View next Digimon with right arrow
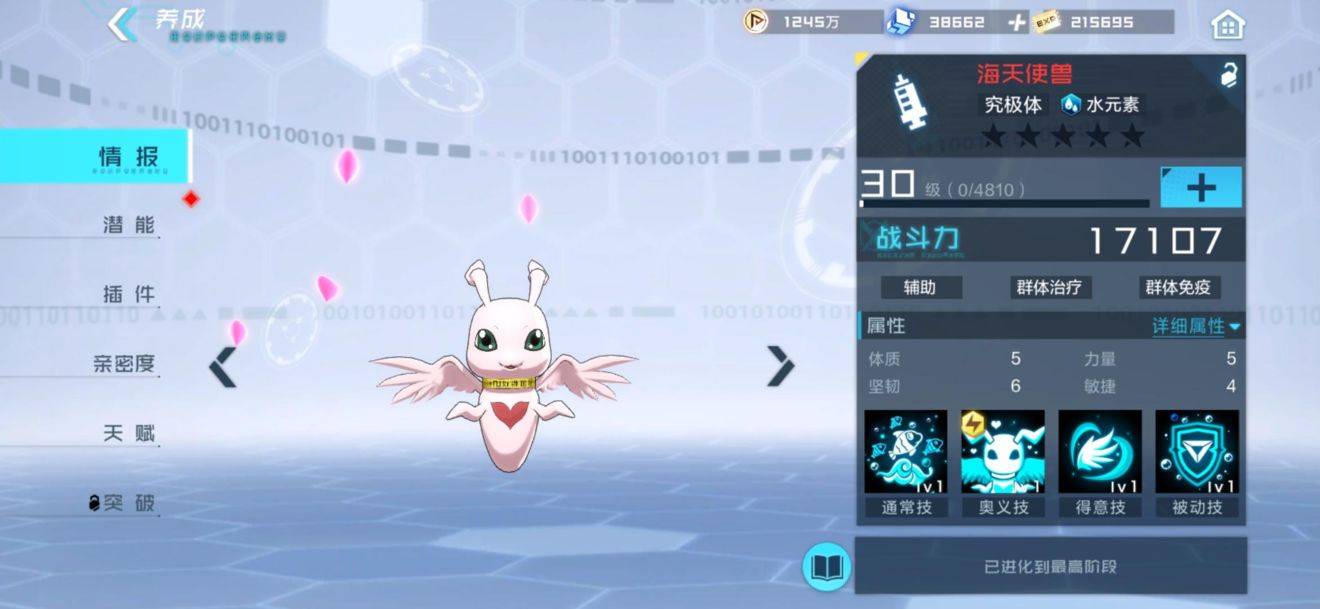1320x609 pixels. (x=780, y=366)
